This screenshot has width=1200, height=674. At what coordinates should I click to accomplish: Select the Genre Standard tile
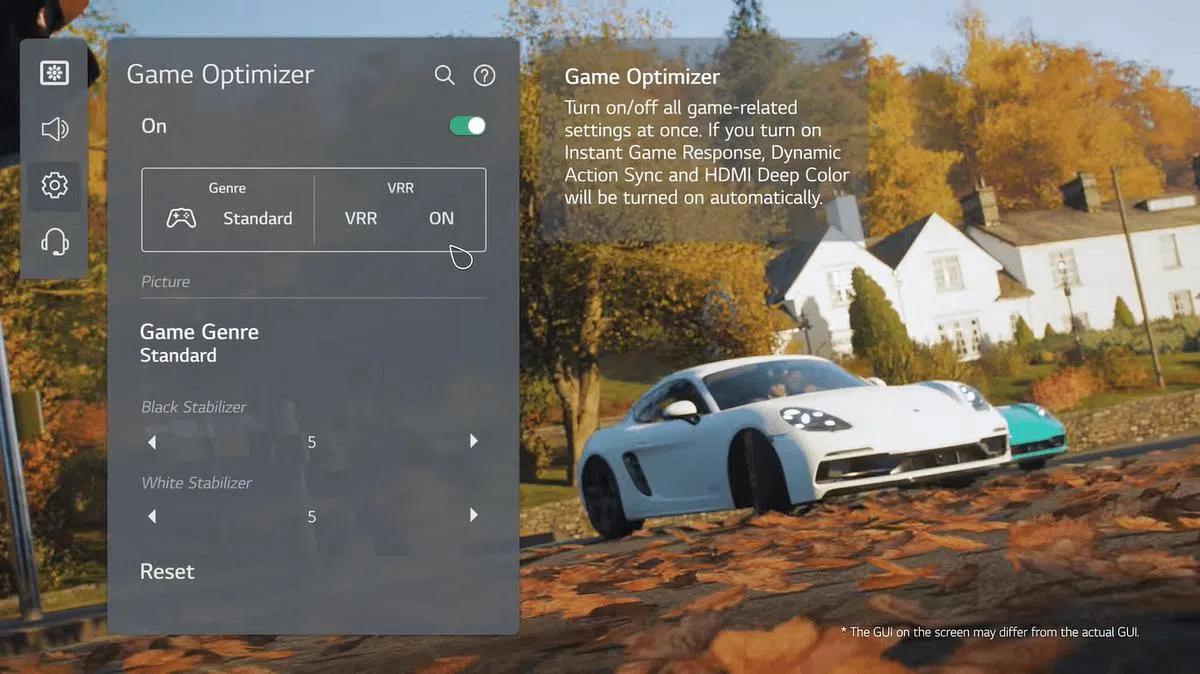point(229,210)
